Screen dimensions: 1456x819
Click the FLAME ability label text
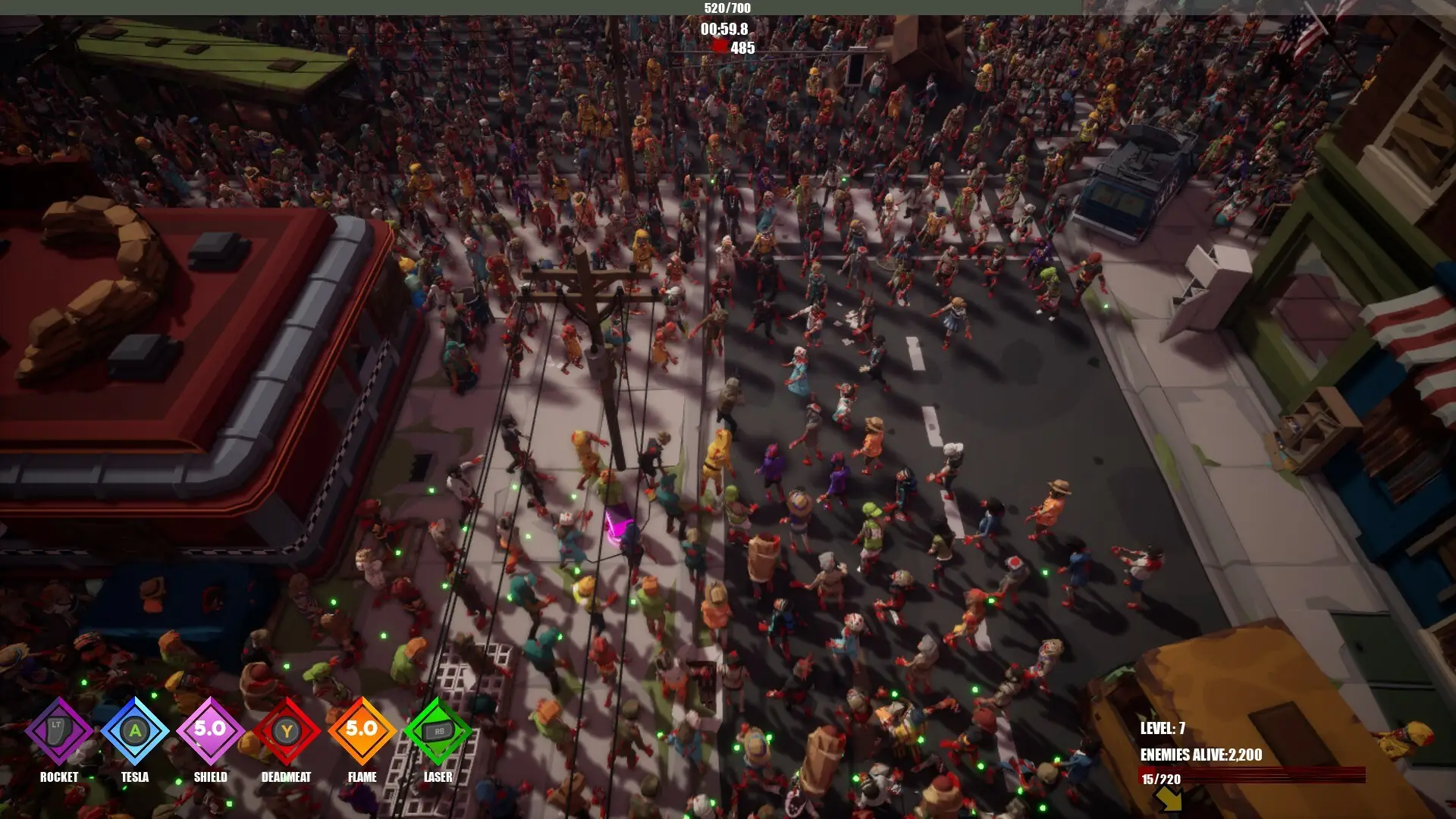pos(362,777)
